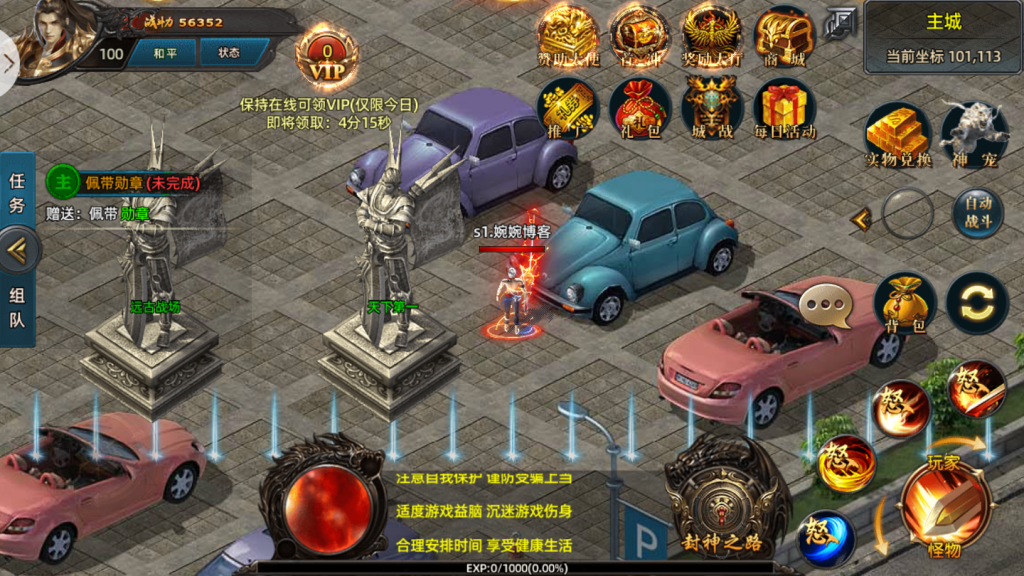The image size is (1024, 576).
Task: Click the VIP badge
Action: [x=326, y=60]
